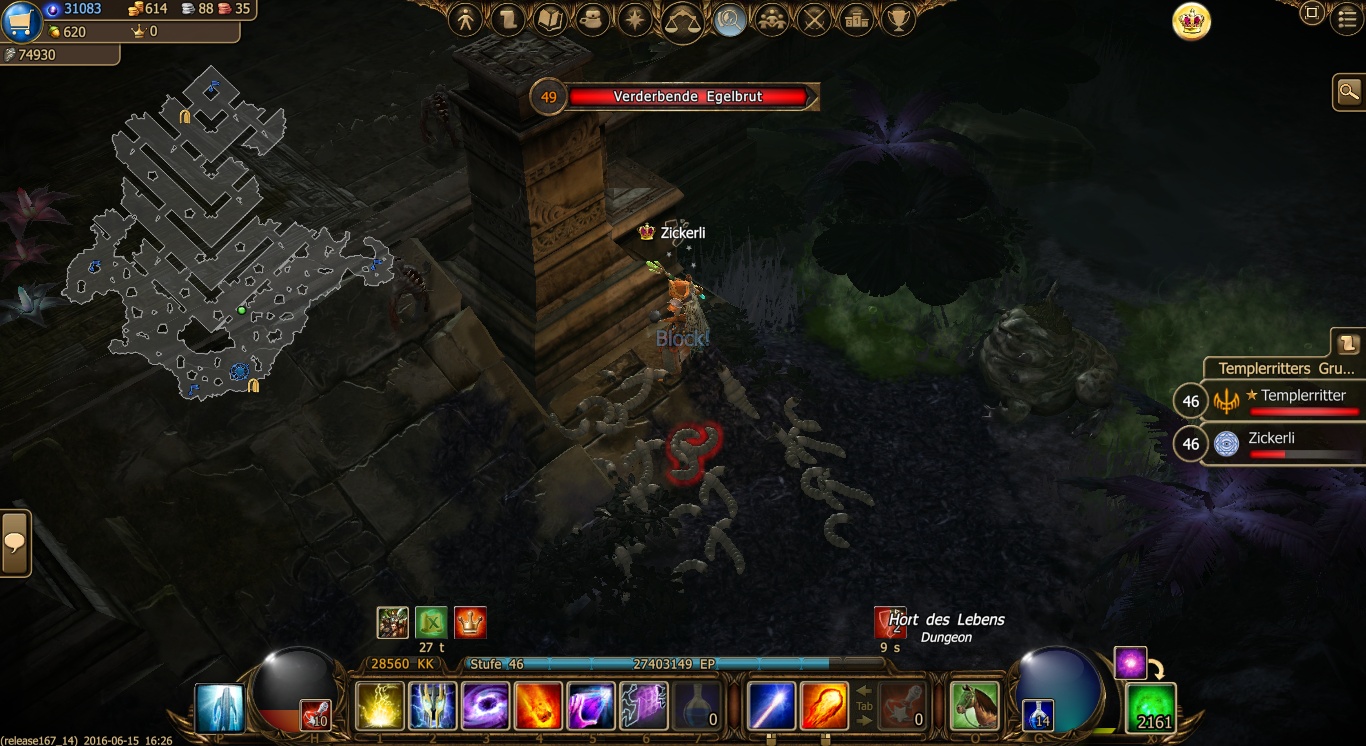This screenshot has width=1366, height=746.
Task: Activate the yellow lightning strike skill
Action: tap(380, 706)
